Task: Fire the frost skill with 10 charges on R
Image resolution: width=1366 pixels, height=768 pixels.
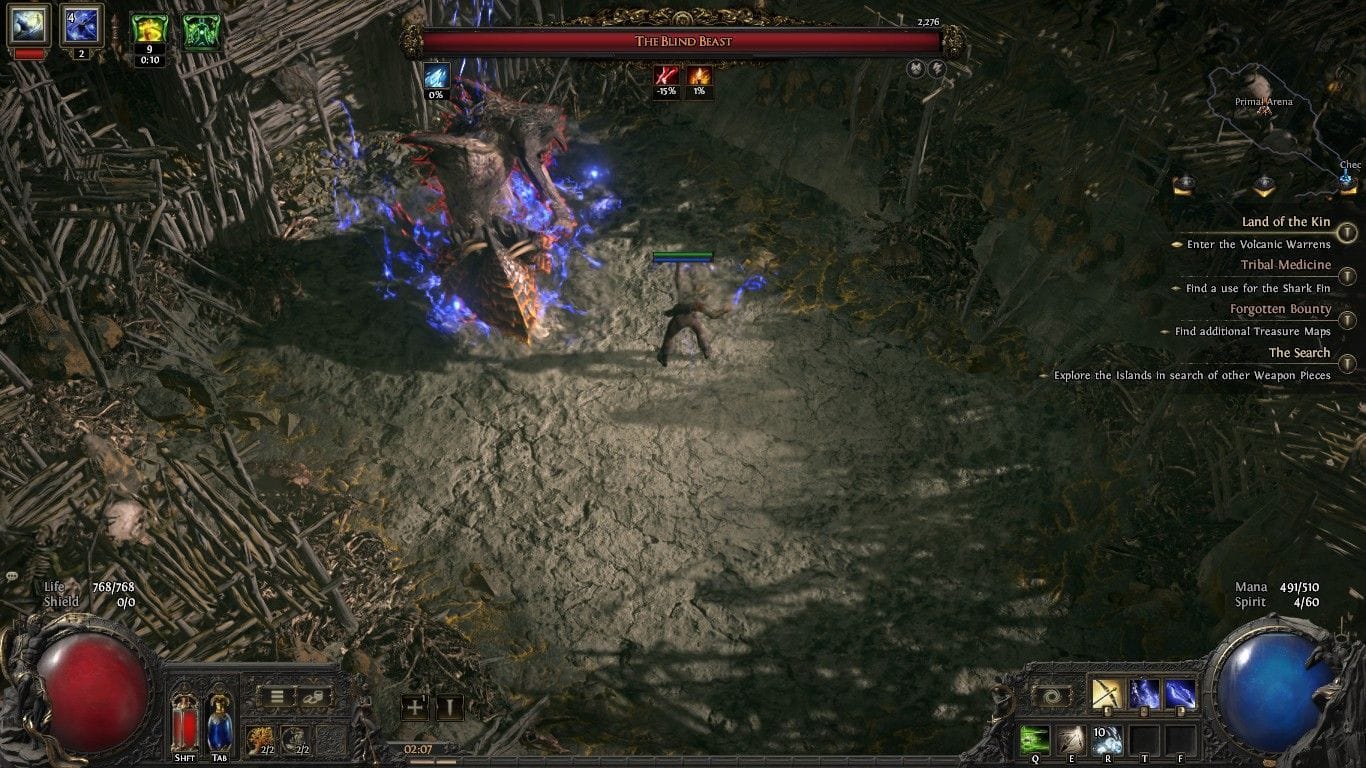Action: coord(1108,738)
